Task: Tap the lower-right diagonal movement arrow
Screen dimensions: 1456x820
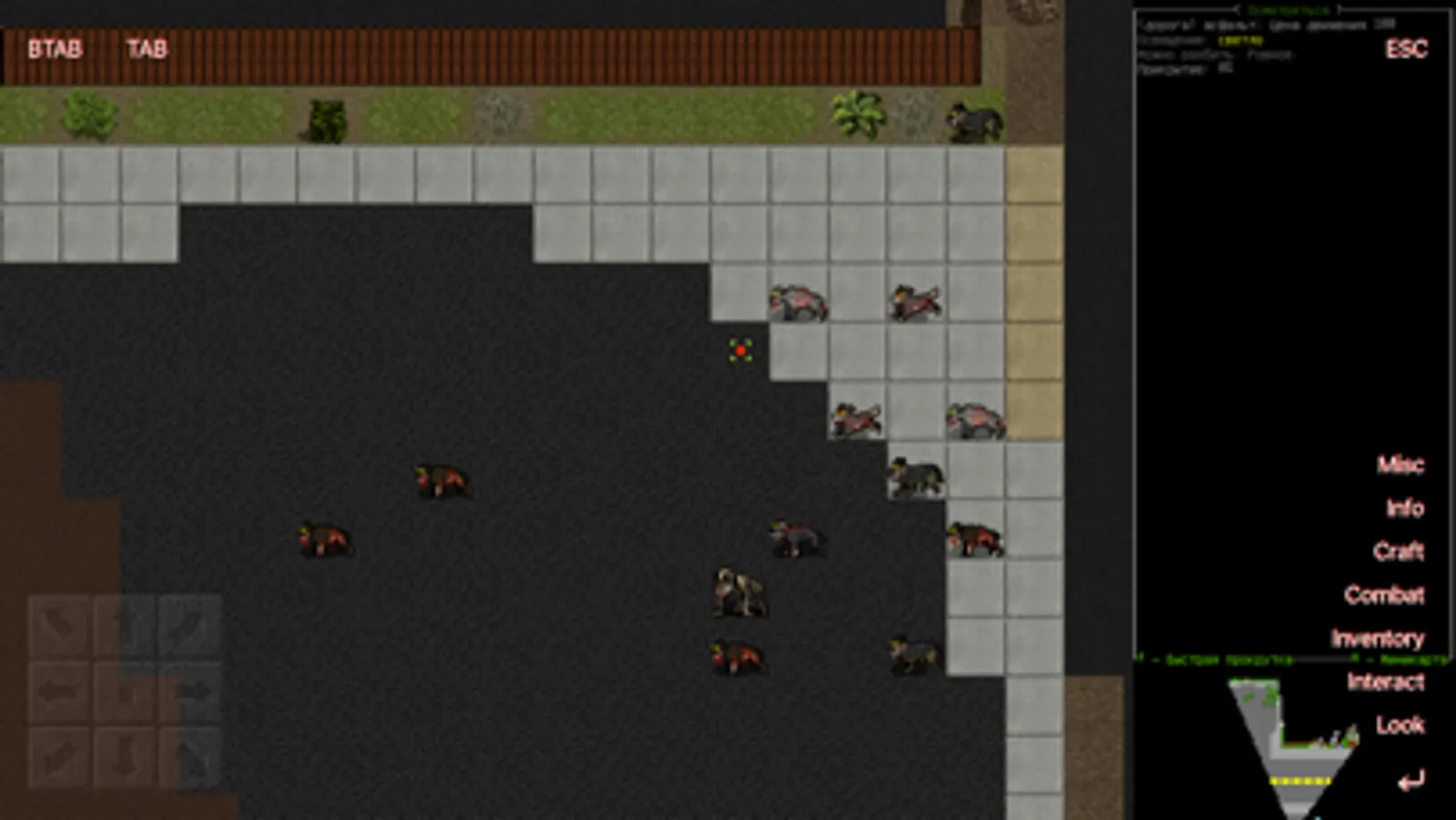Action: [x=192, y=756]
